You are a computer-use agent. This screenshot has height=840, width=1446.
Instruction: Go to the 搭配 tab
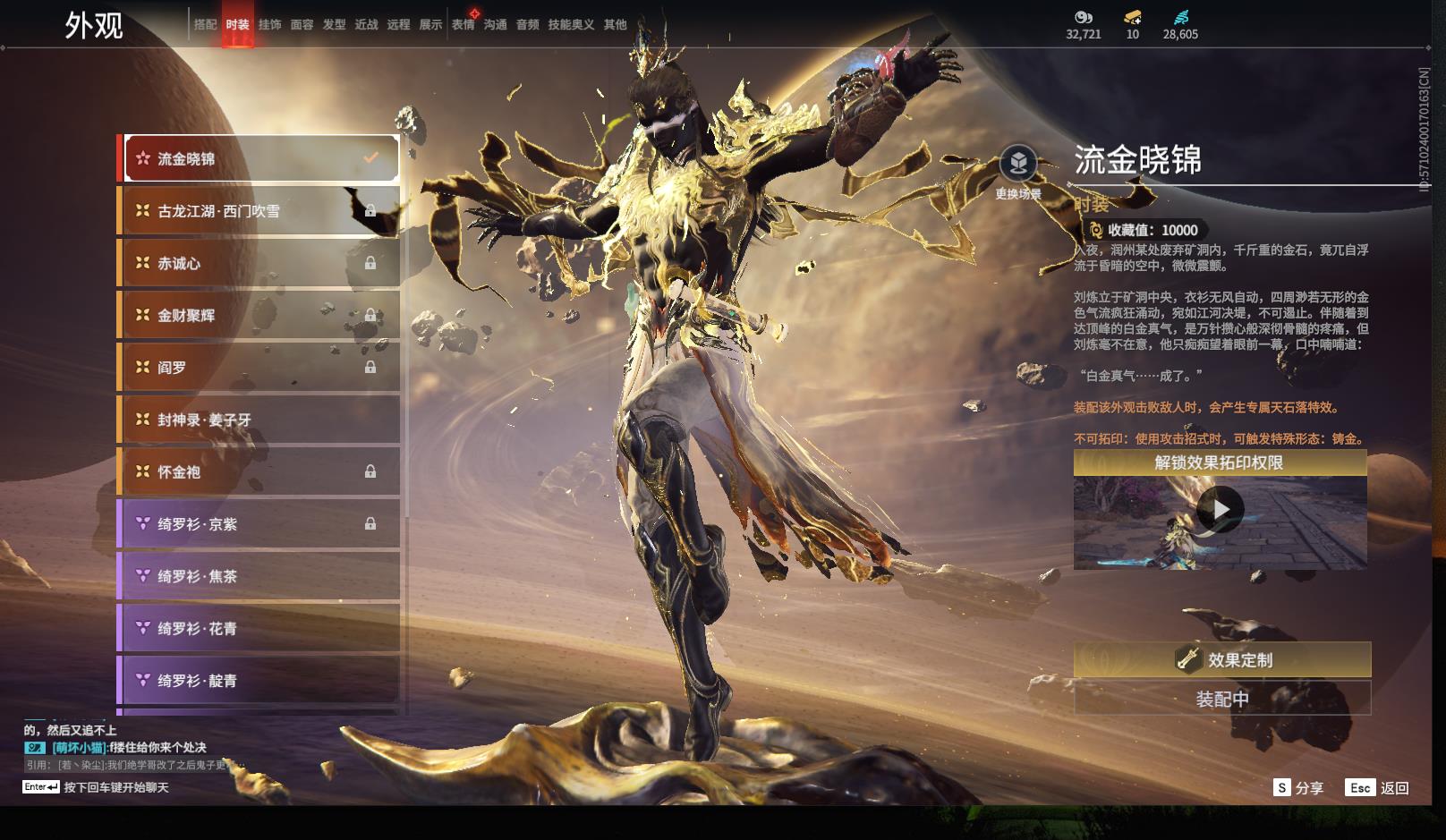[x=205, y=25]
